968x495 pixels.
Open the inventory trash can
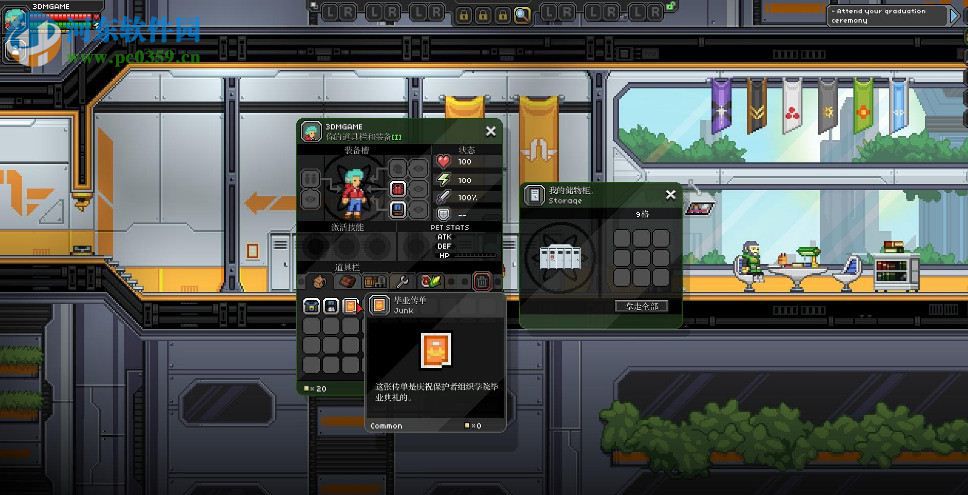[x=482, y=282]
